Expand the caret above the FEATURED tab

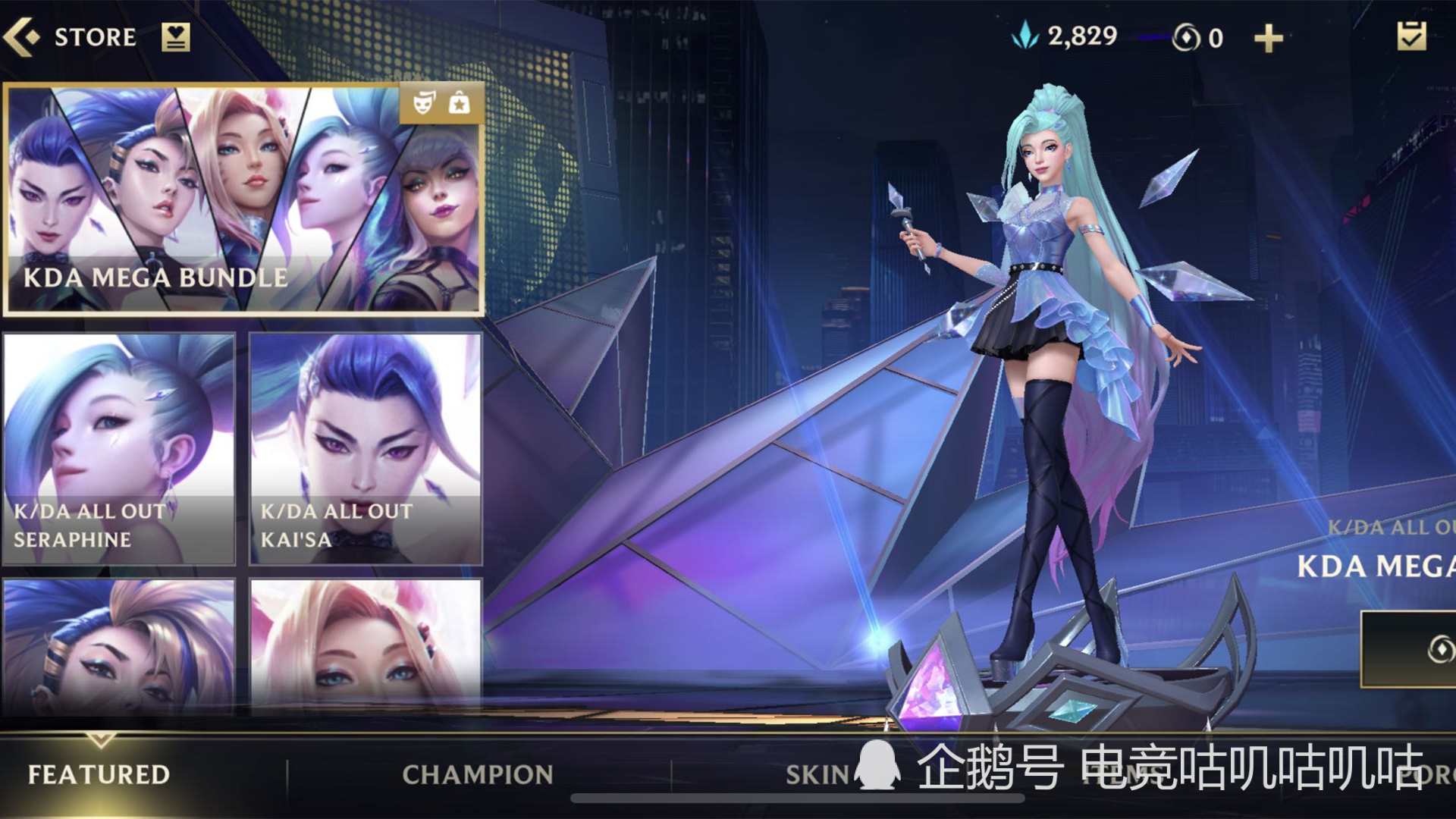[97, 737]
